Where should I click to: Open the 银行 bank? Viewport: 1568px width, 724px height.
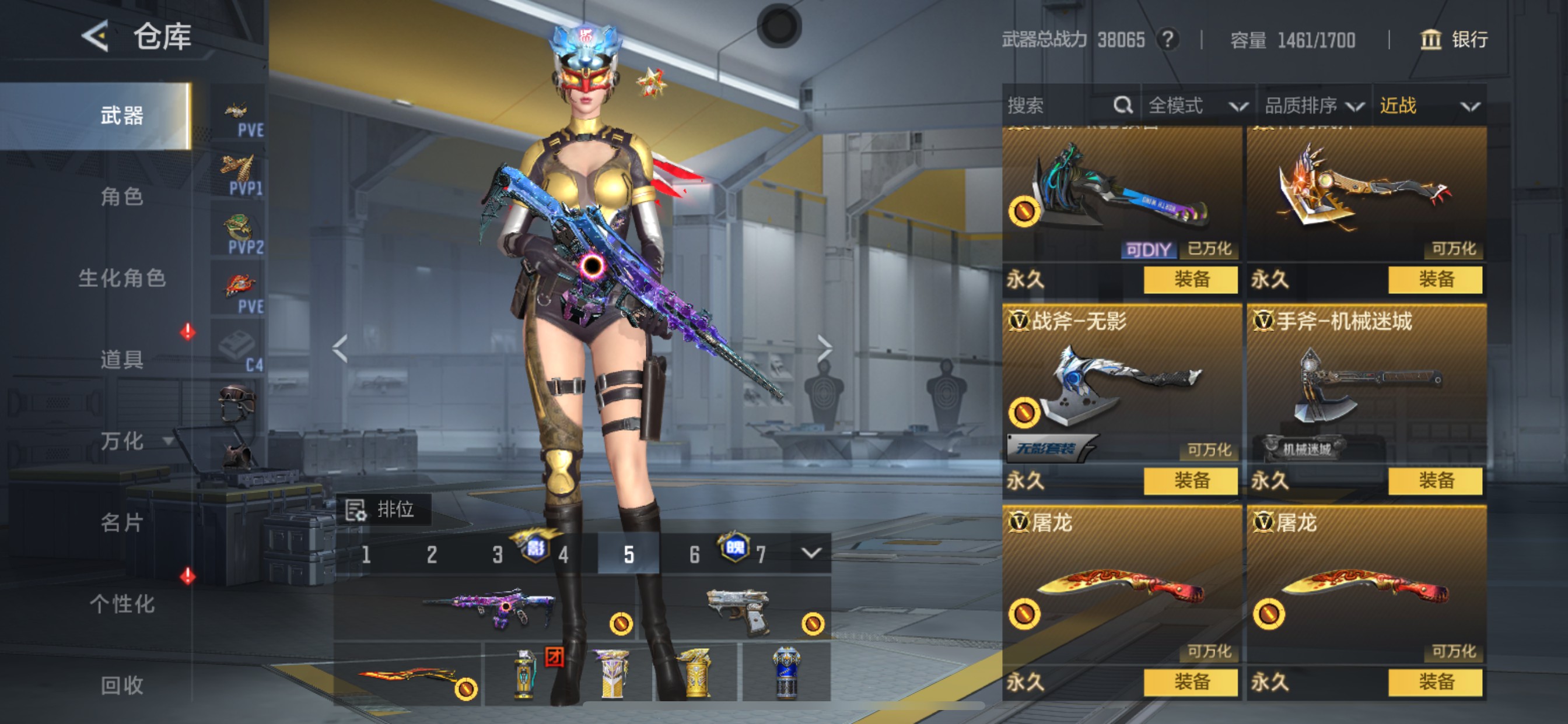pos(1455,40)
